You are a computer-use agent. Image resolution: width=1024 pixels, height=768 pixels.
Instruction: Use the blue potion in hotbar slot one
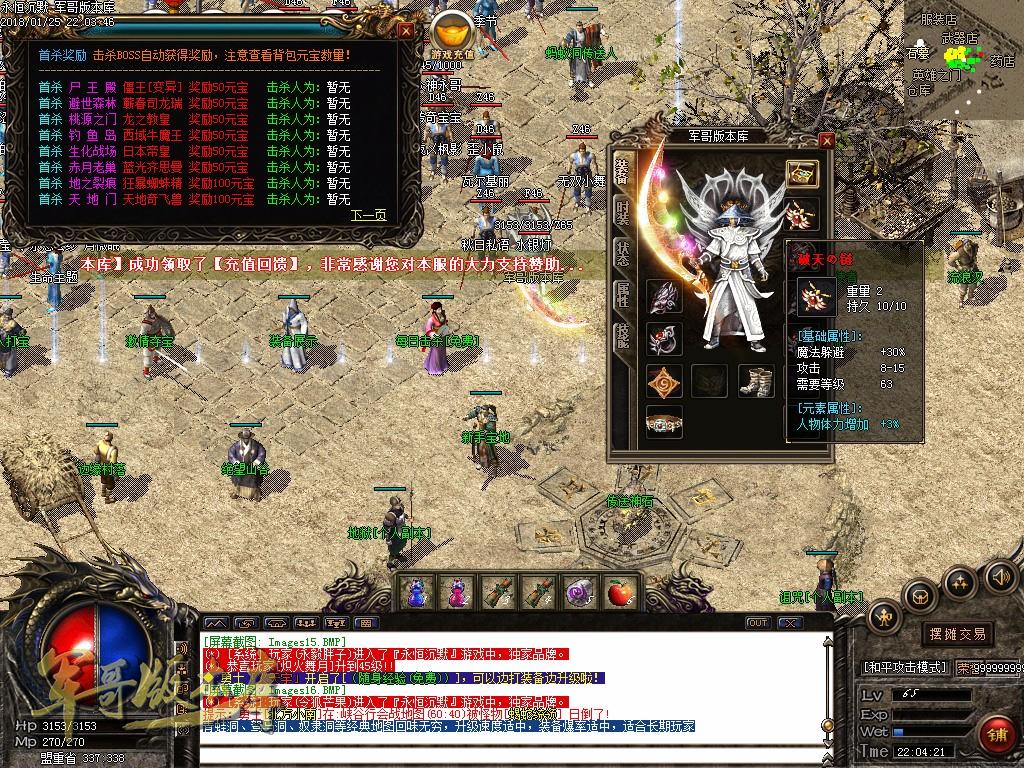(x=415, y=593)
